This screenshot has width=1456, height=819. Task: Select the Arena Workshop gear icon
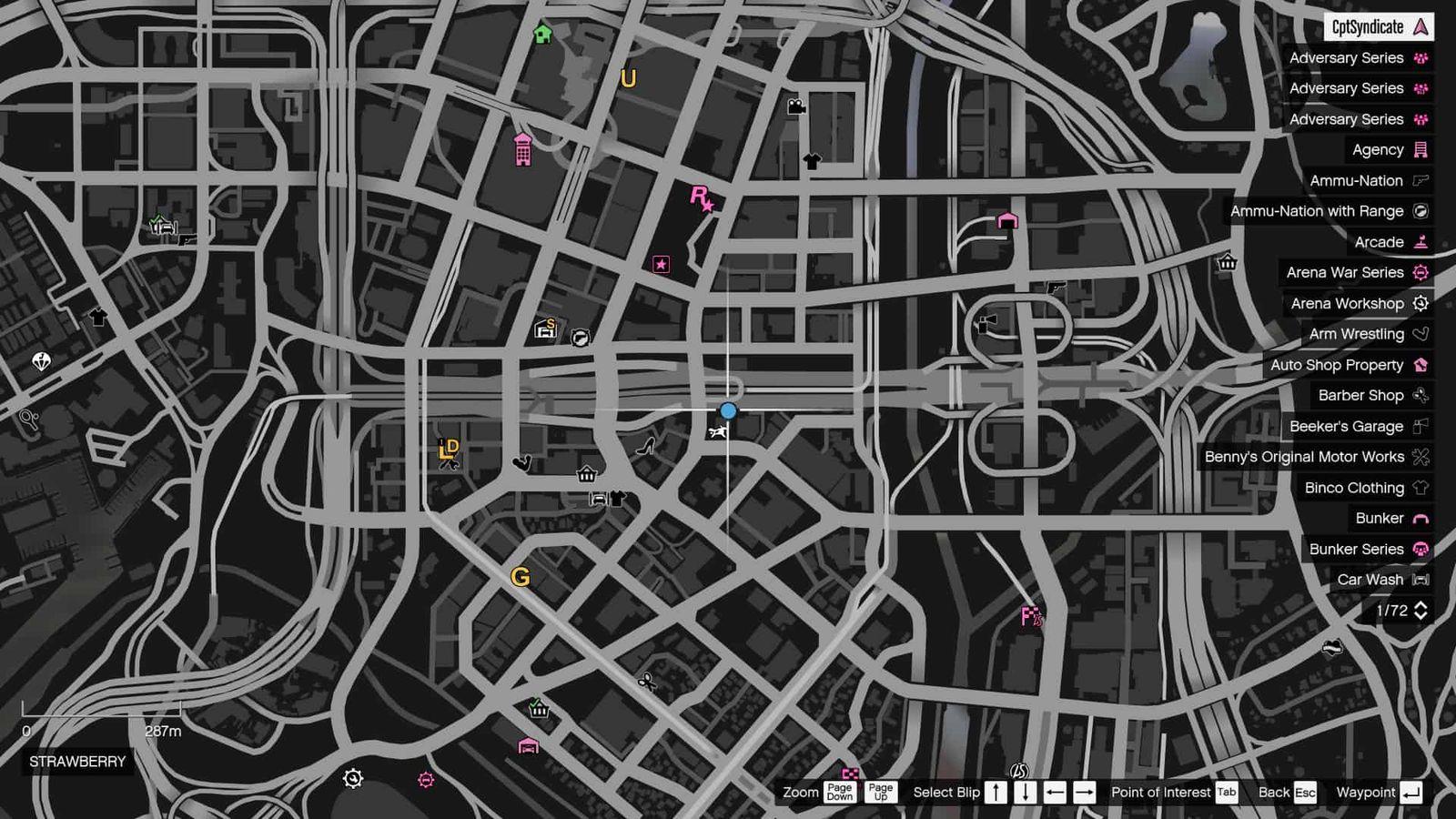1420,303
